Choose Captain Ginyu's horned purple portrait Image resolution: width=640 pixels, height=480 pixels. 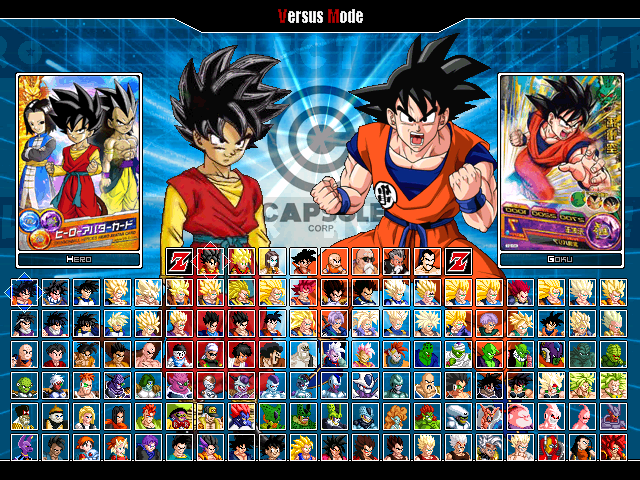[x=118, y=386]
